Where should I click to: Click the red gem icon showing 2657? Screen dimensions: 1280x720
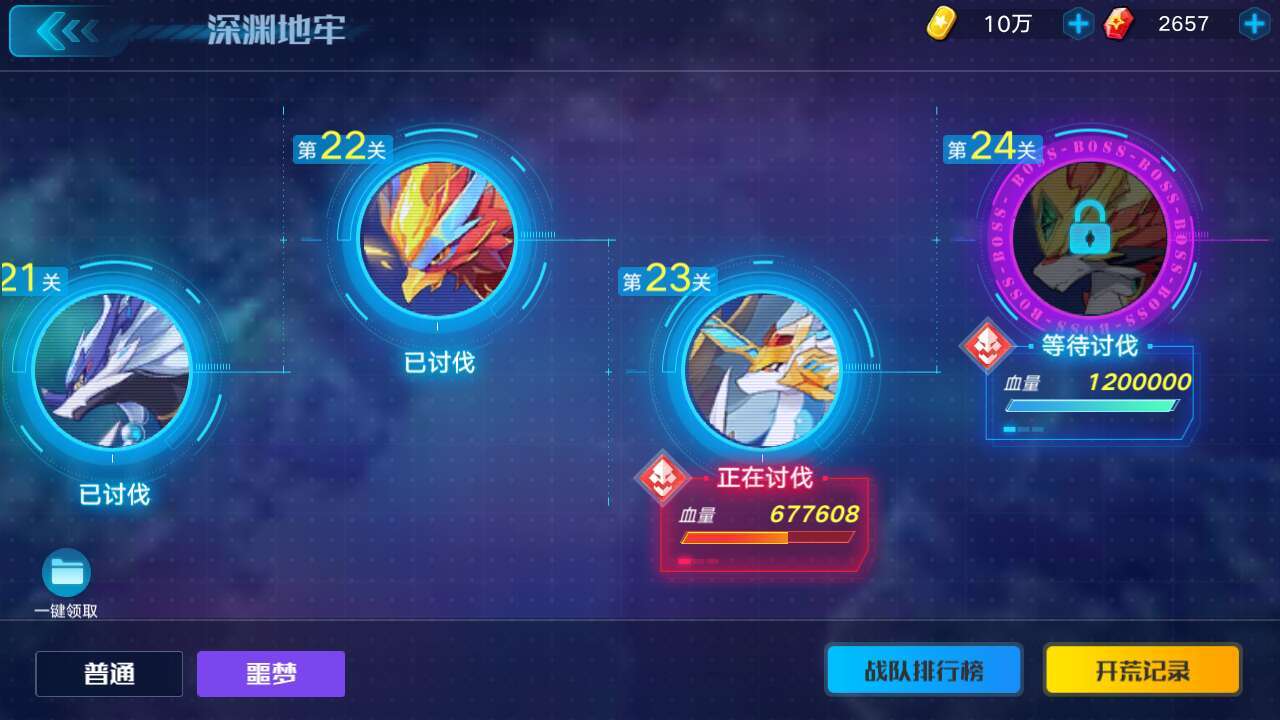(x=1118, y=23)
